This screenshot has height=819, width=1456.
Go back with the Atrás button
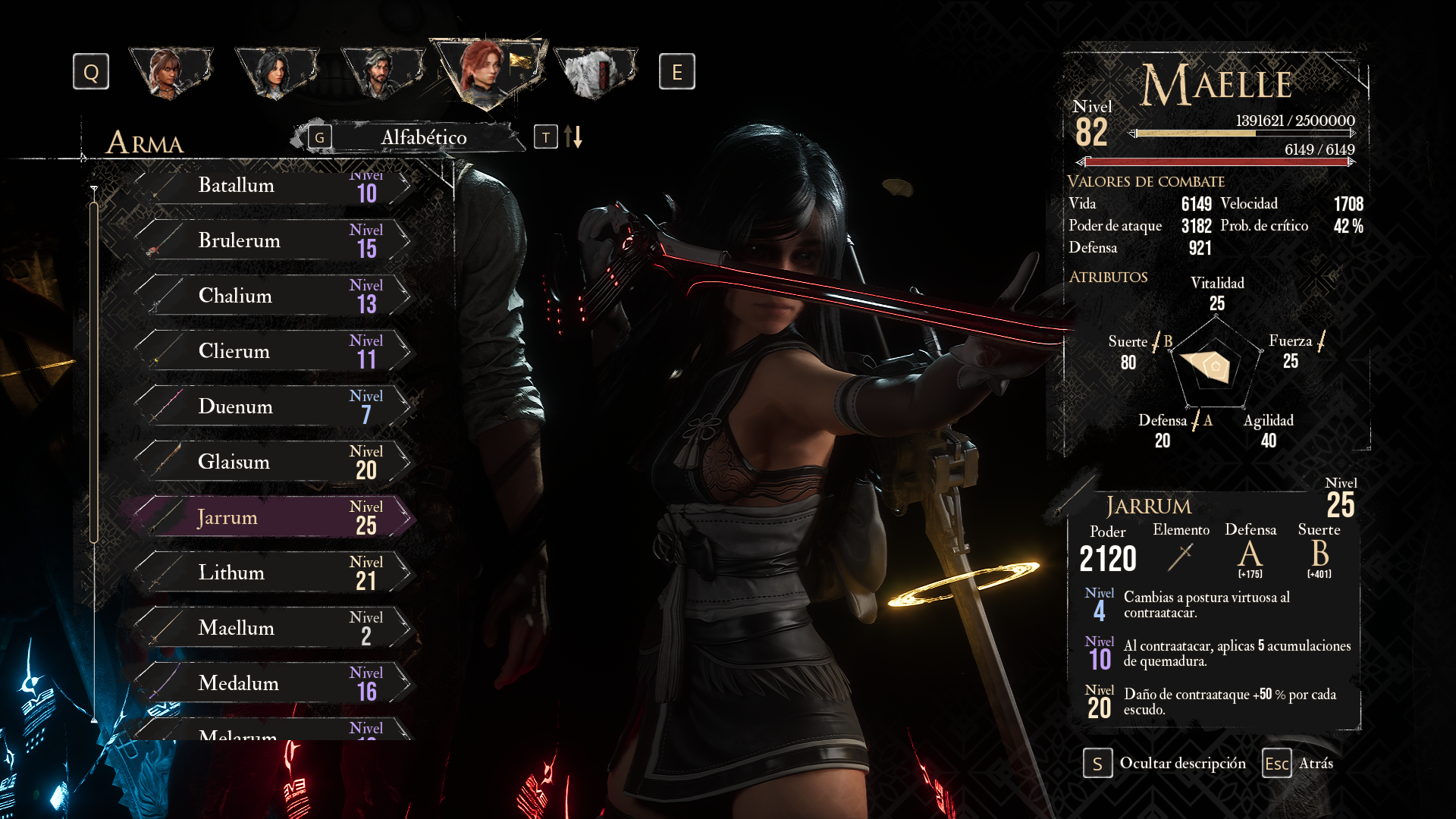click(1298, 764)
